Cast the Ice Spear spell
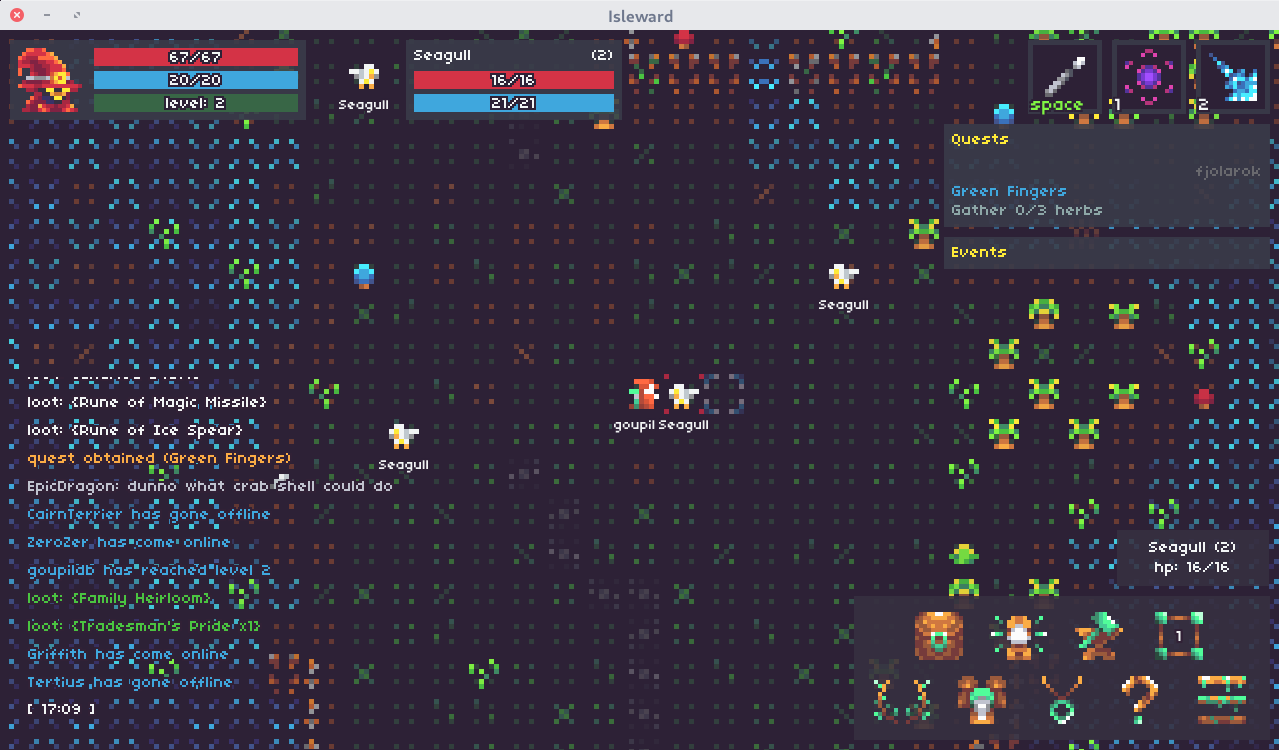Image resolution: width=1279 pixels, height=750 pixels. pos(1231,76)
